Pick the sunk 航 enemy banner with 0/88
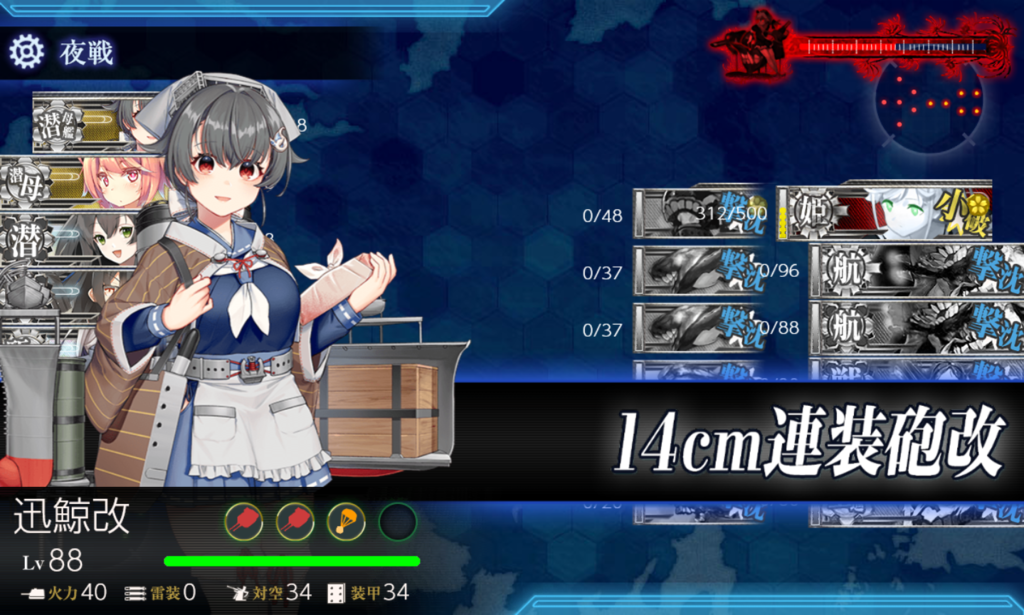Screen dimensions: 1024x615 click(900, 327)
